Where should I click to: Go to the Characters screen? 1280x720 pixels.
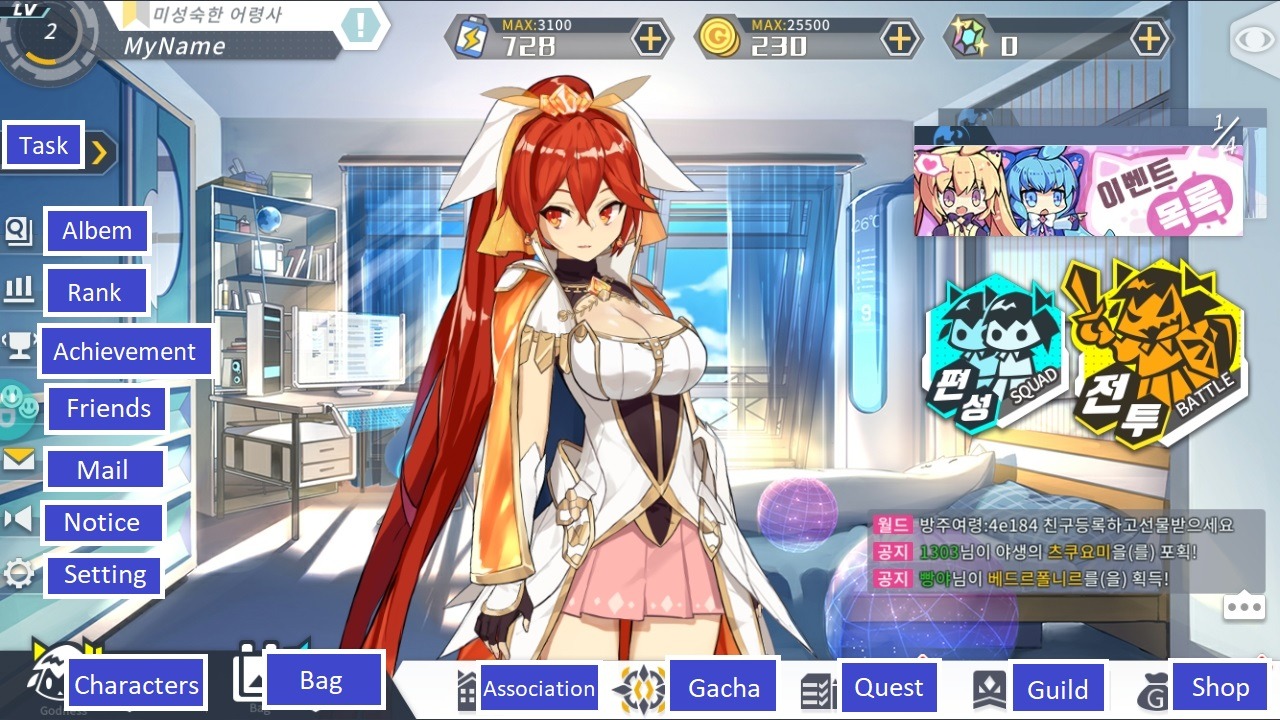pos(136,685)
